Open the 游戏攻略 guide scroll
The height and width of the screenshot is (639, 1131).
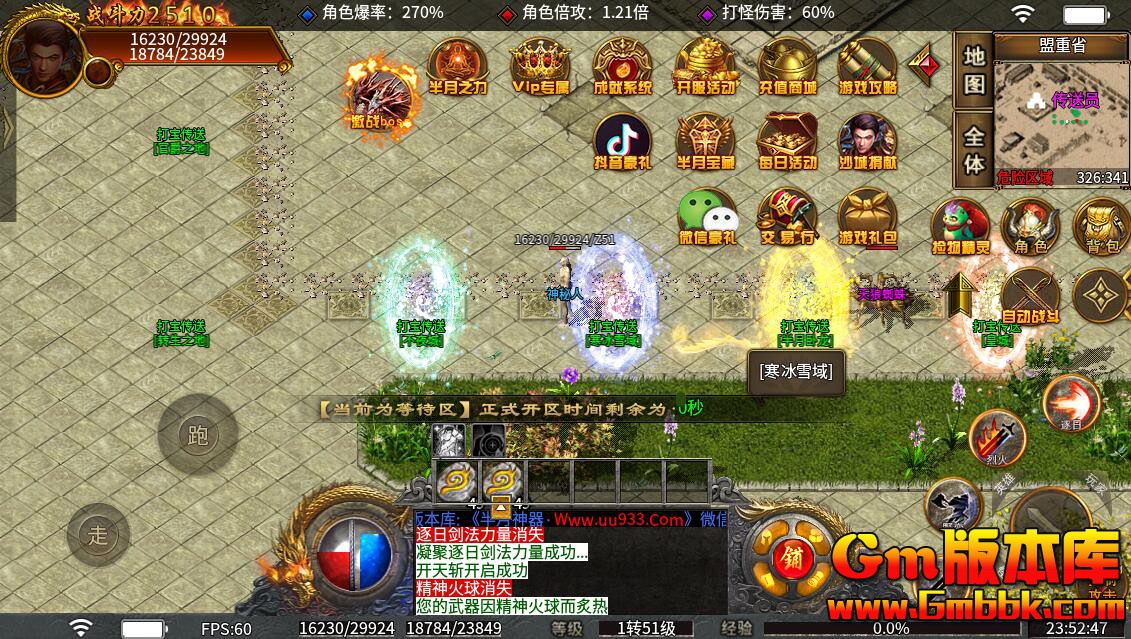(x=867, y=66)
